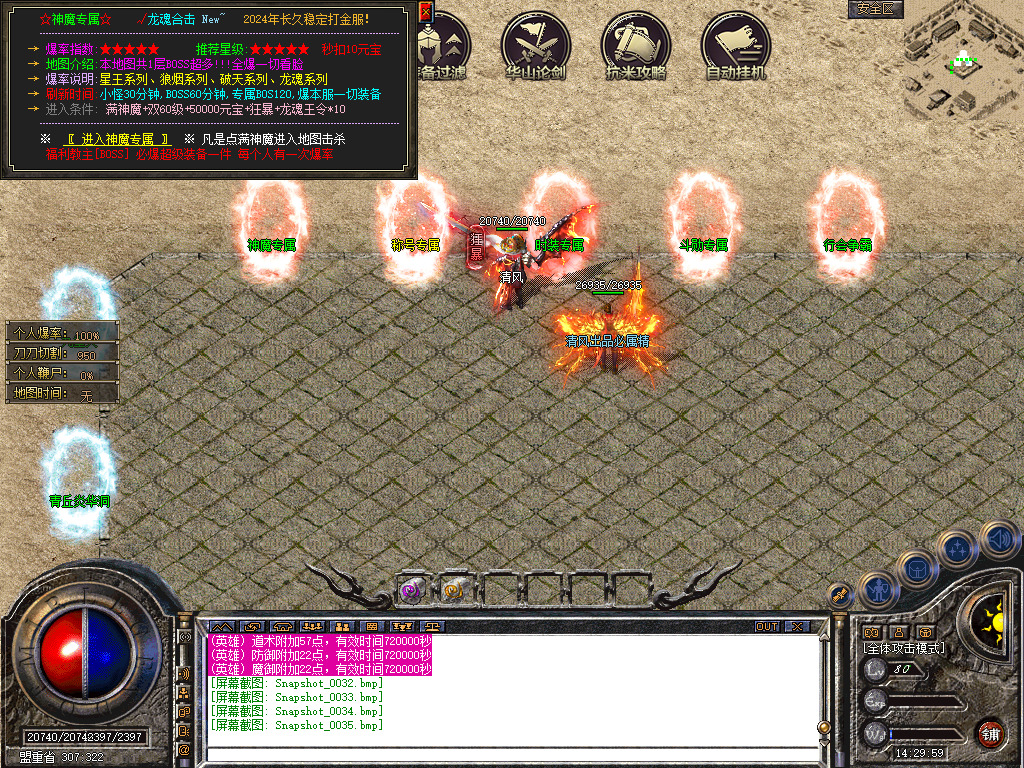The height and width of the screenshot is (768, 1024).
Task: Open the 抗米攻略 guide icon
Action: (635, 43)
